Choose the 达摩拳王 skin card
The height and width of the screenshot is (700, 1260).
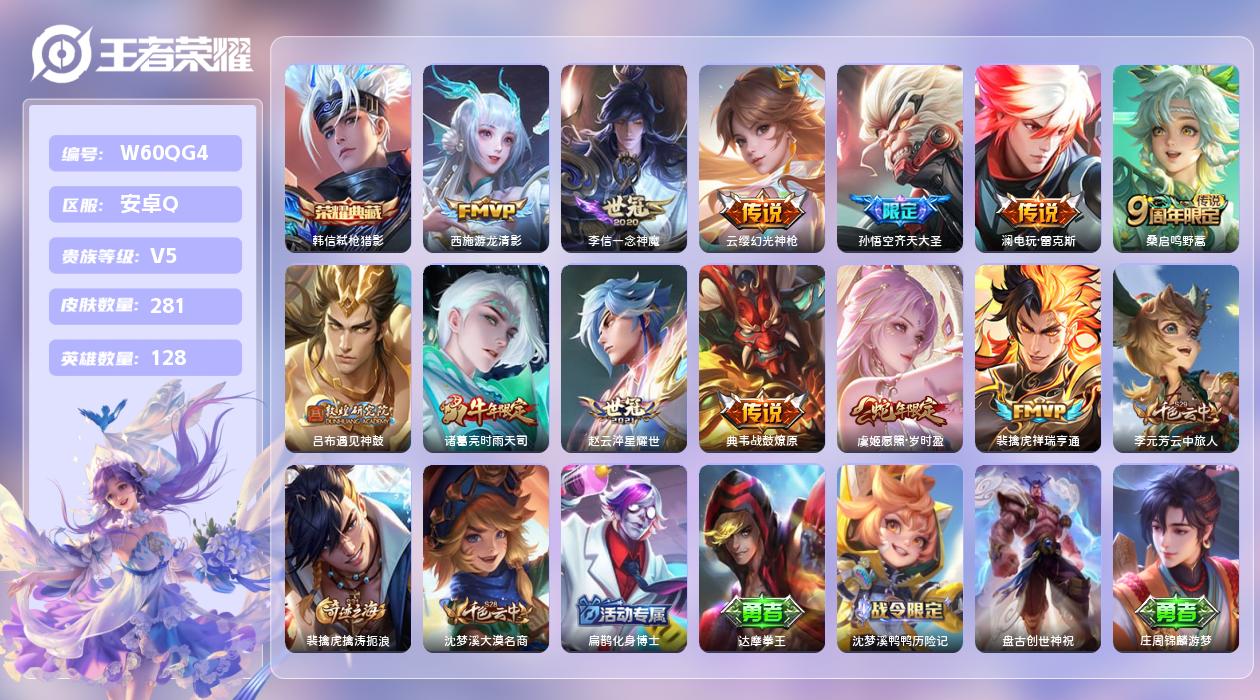[762, 558]
